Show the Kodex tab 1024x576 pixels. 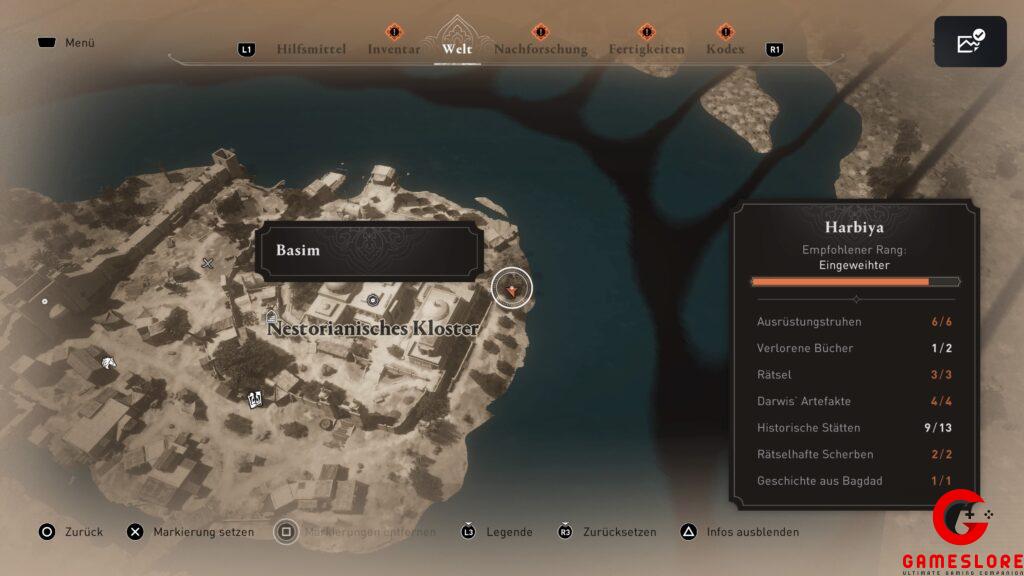click(725, 49)
